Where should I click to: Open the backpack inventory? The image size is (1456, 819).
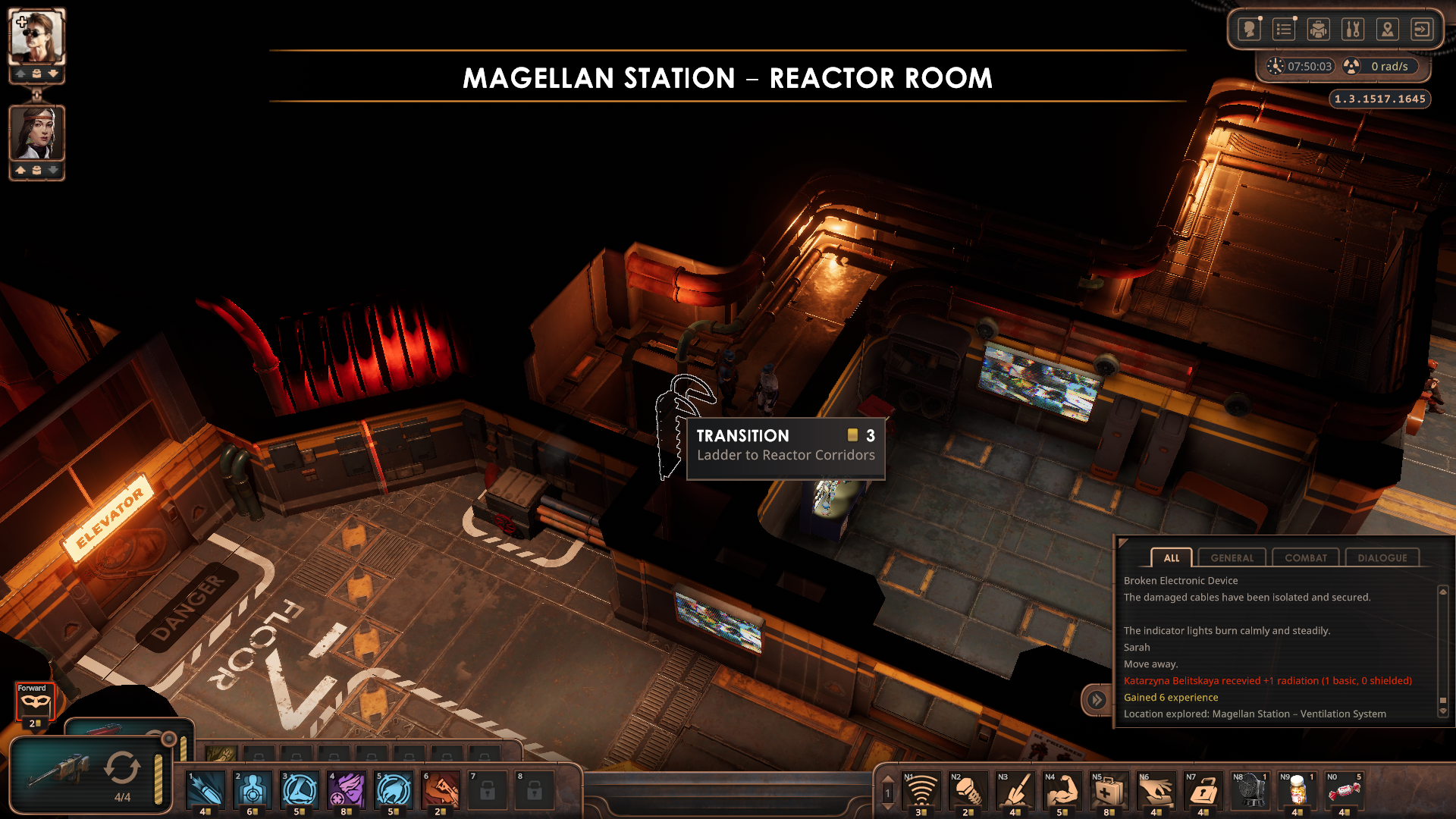(1319, 30)
